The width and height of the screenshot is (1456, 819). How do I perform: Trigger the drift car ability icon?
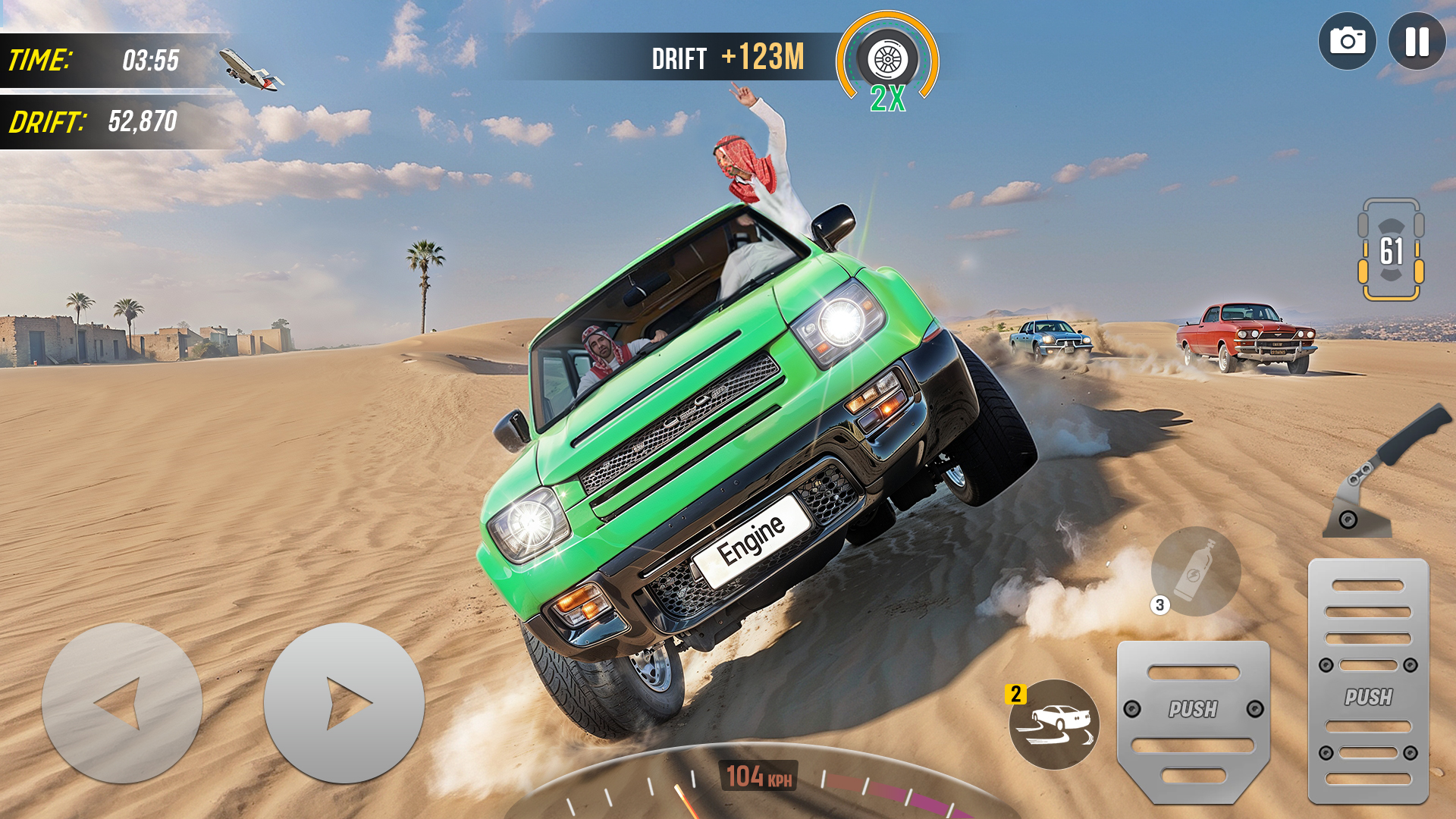[1054, 724]
